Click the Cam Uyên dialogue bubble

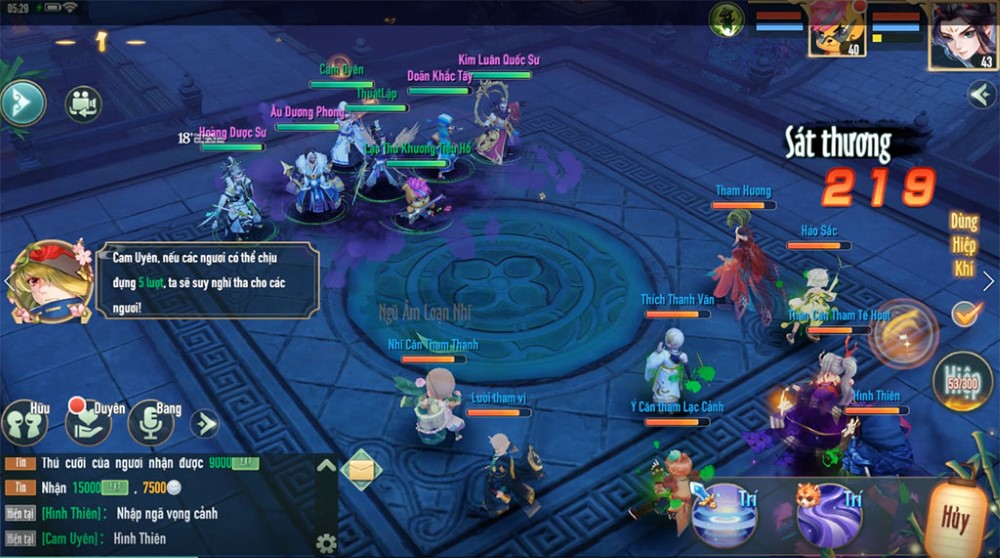click(208, 281)
